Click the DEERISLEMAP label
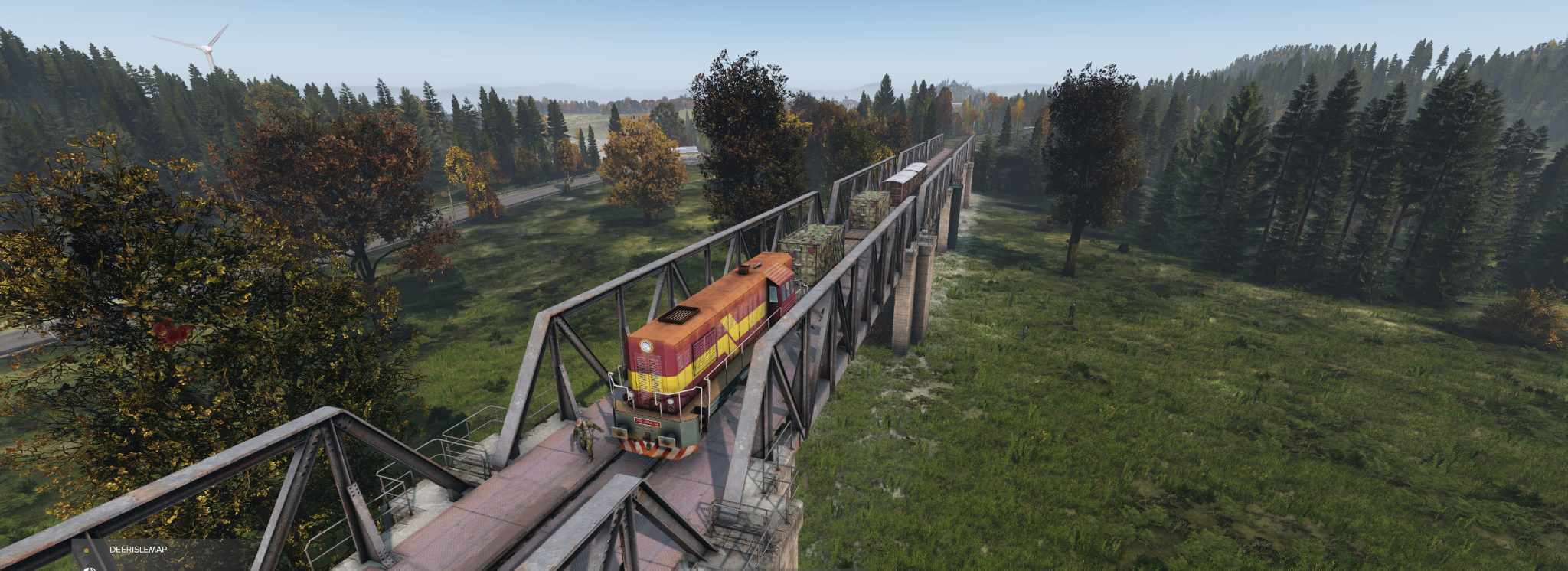Image resolution: width=1568 pixels, height=571 pixels. [x=138, y=550]
